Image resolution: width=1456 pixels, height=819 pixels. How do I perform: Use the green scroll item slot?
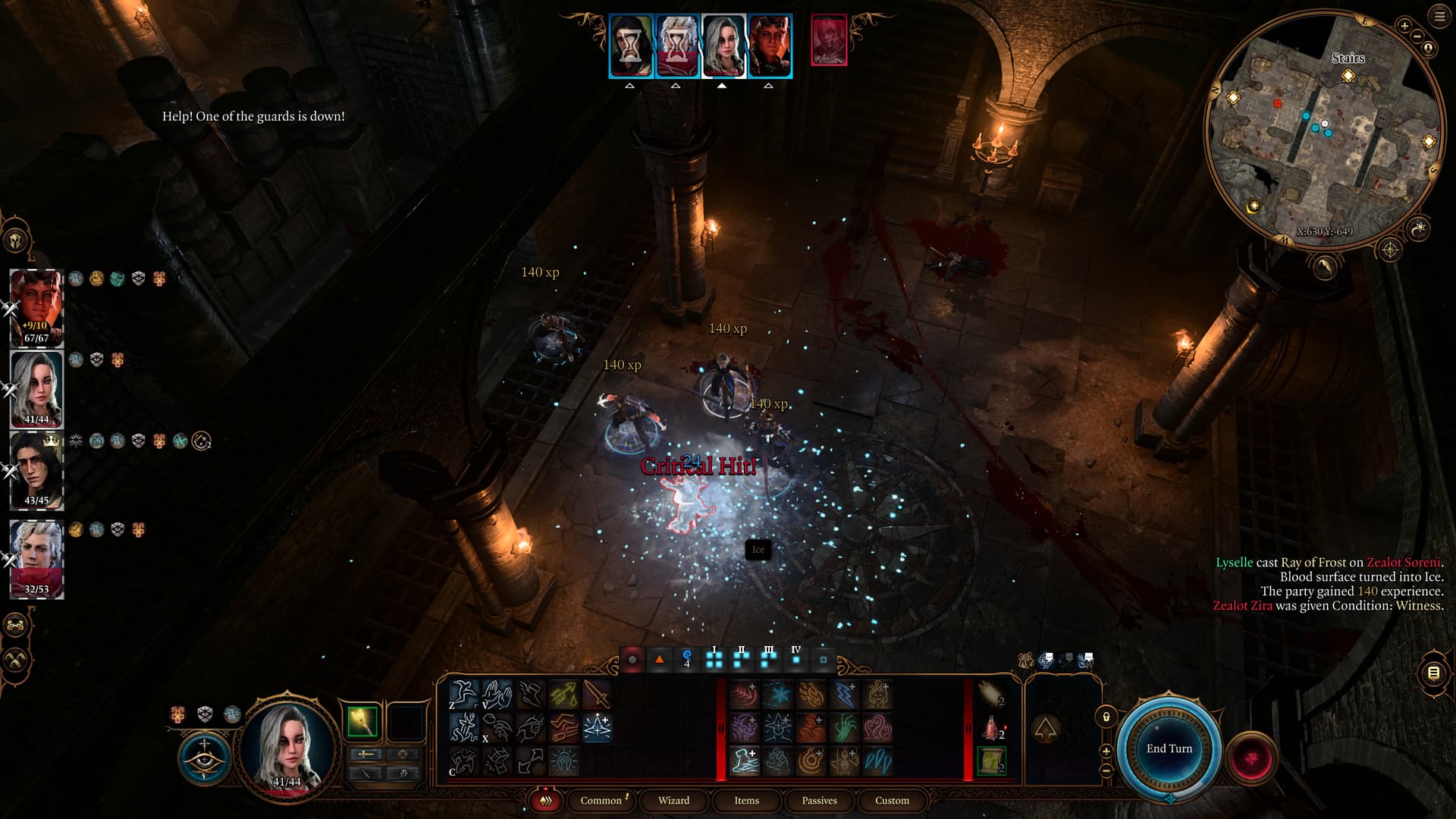click(991, 761)
